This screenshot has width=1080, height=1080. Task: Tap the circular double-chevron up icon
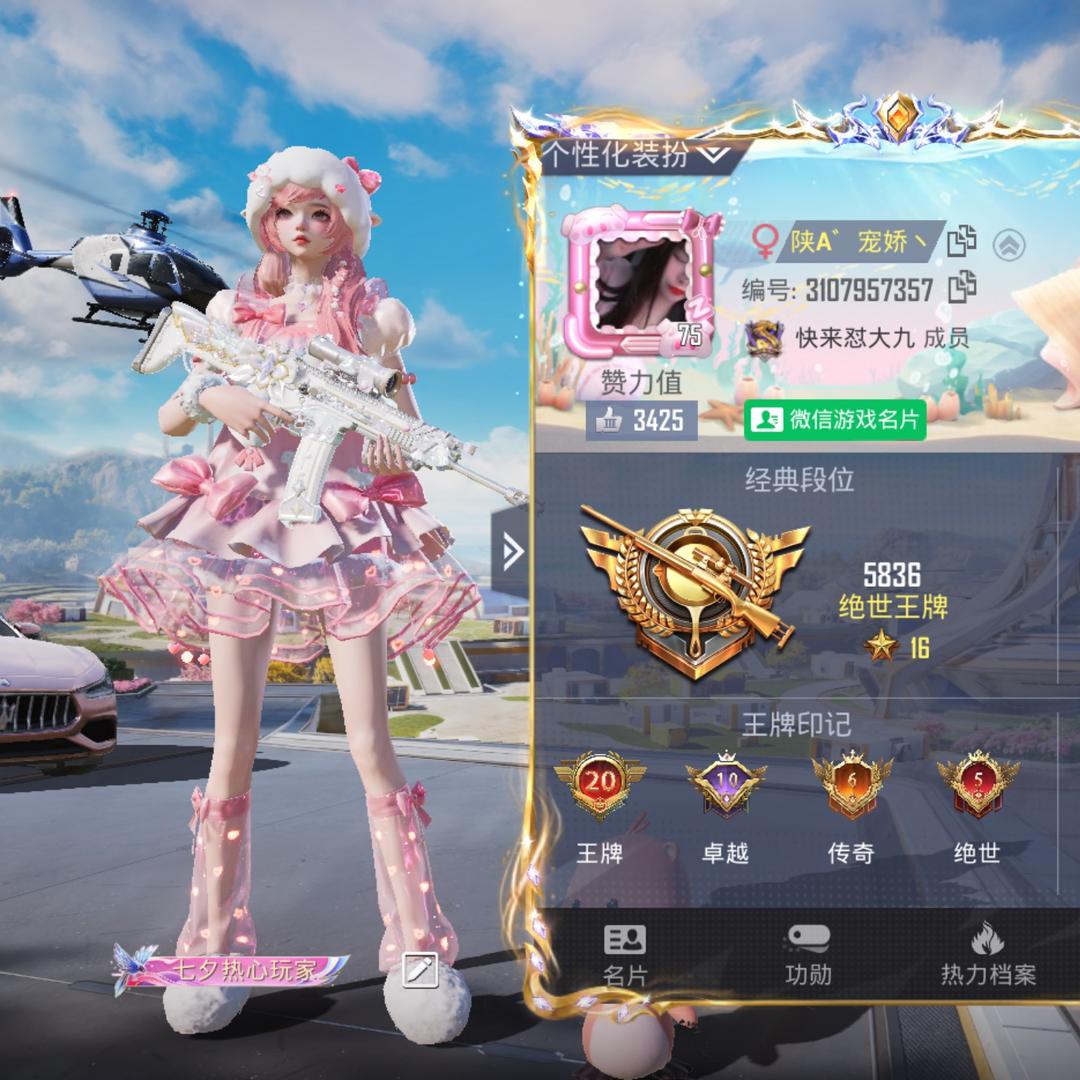click(x=1009, y=244)
